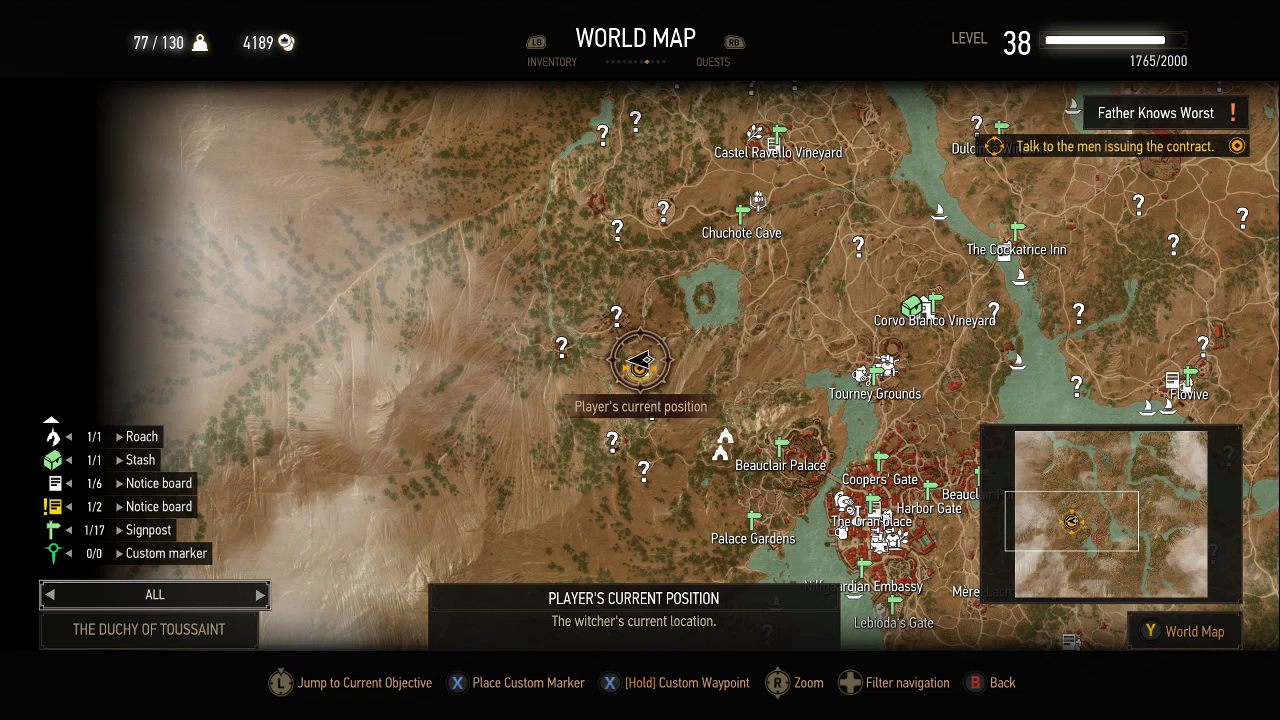The image size is (1280, 720).
Task: Click the player's current position marker
Action: tap(639, 361)
